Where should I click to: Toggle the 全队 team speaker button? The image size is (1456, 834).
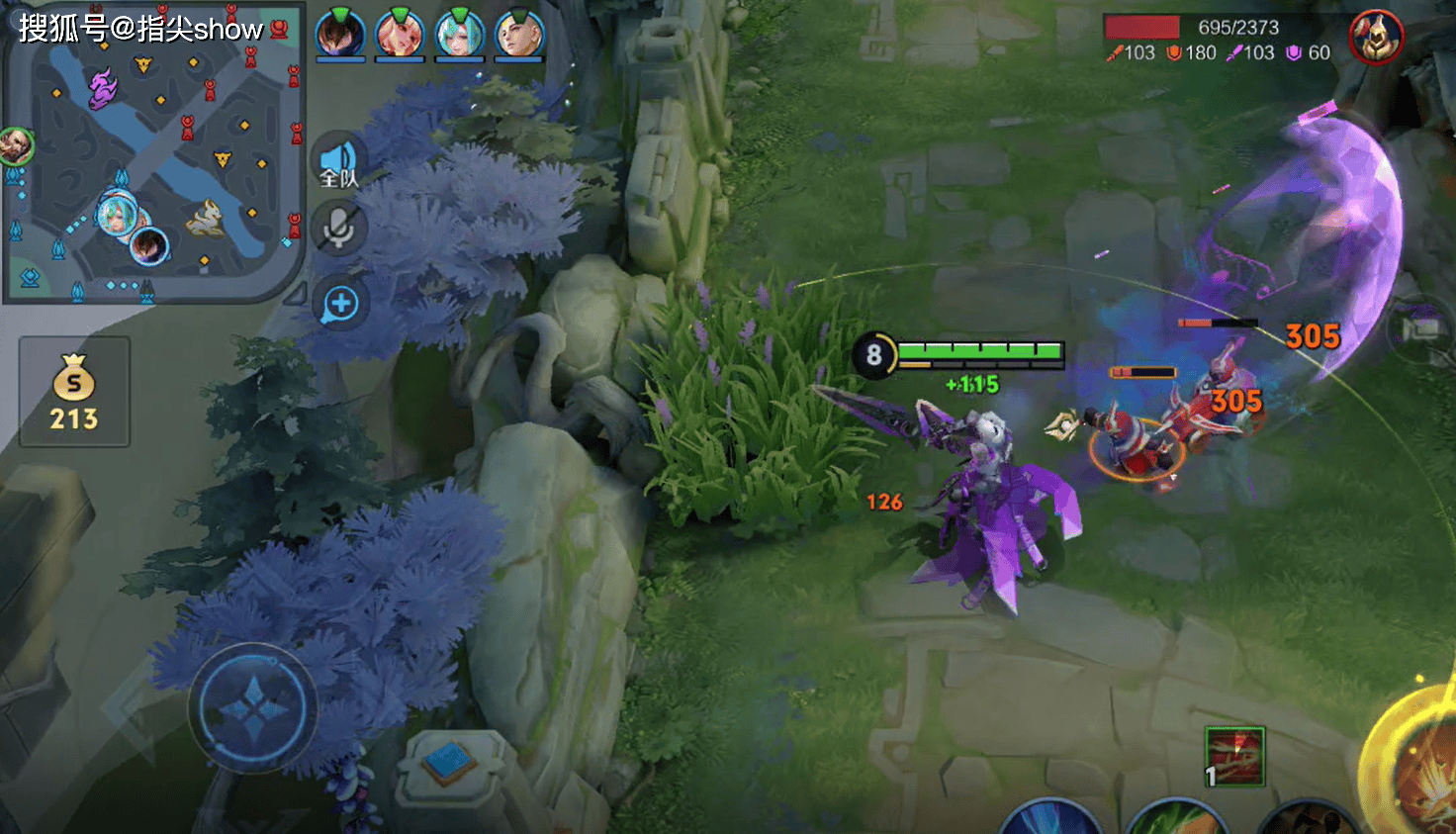[339, 162]
